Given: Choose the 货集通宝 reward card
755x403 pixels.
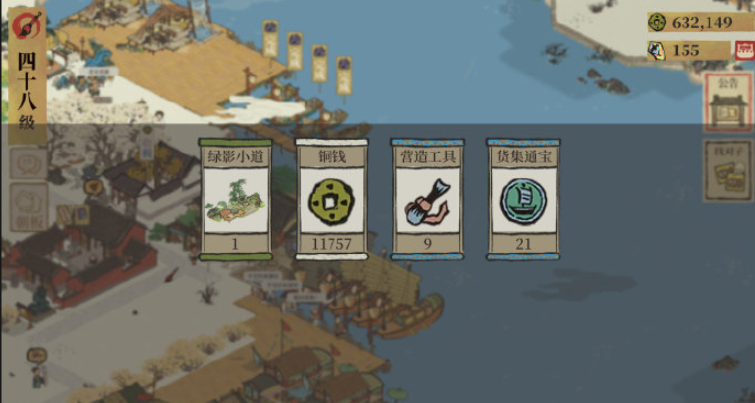Looking at the screenshot, I should (x=523, y=199).
